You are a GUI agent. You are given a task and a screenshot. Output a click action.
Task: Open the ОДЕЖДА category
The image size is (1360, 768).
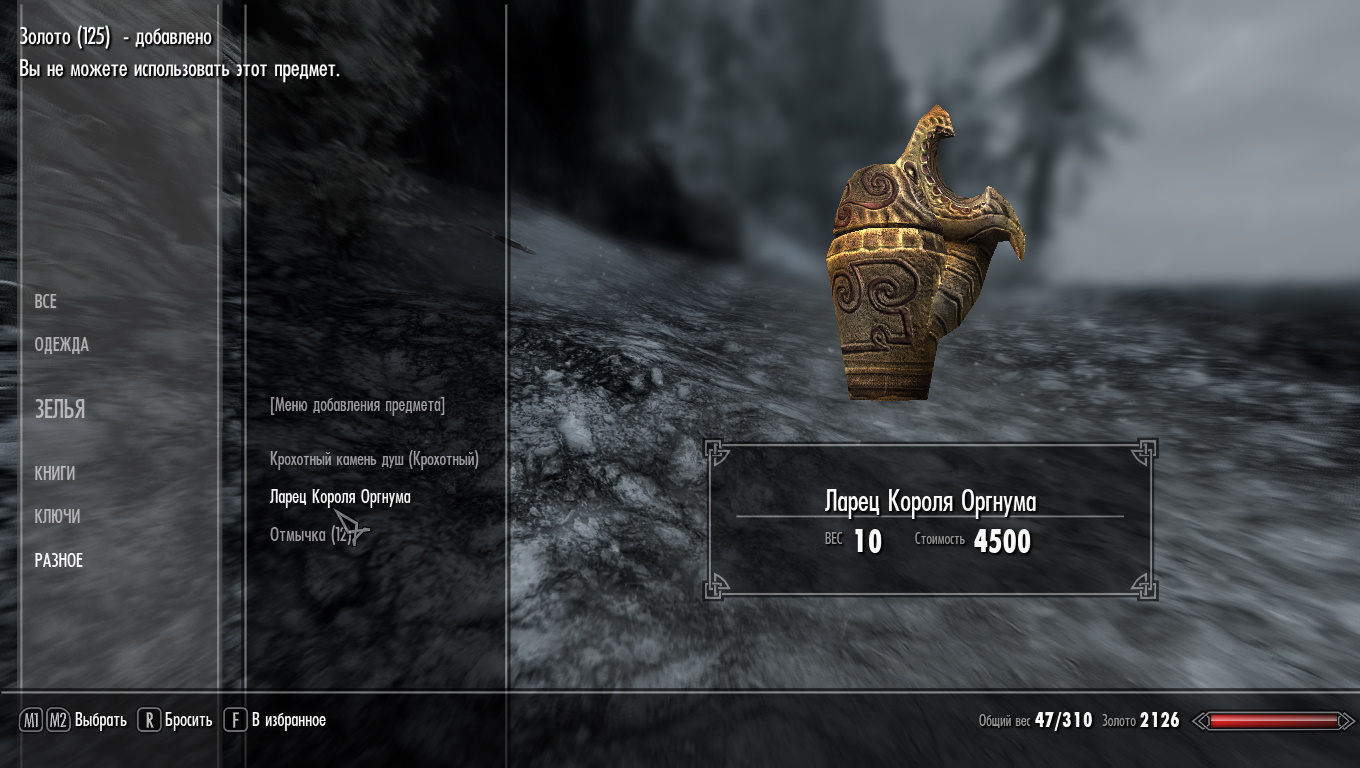pyautogui.click(x=62, y=345)
